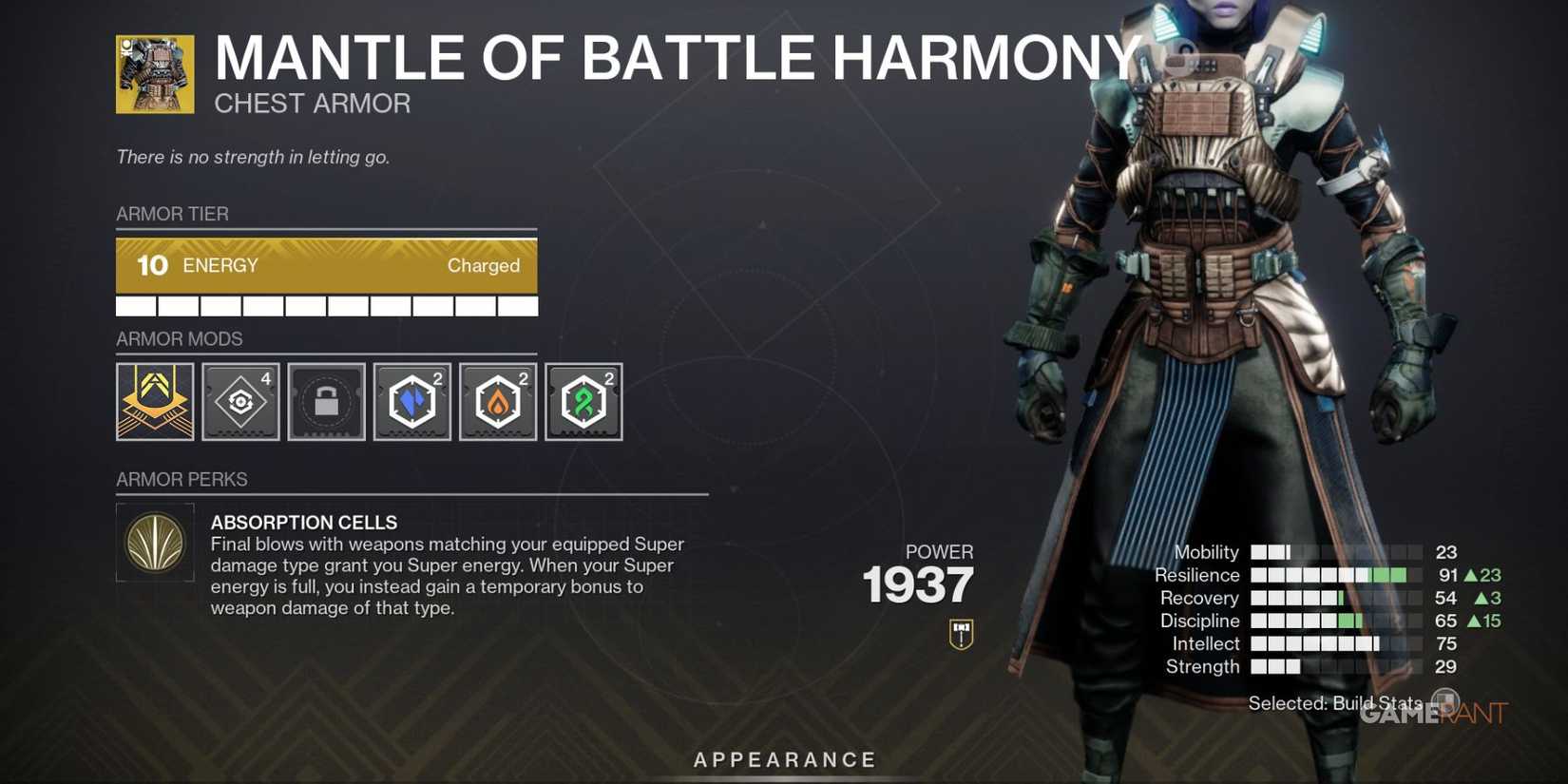Open the yellow chest armor ornament slot
Image resolution: width=1568 pixels, height=784 pixels.
(x=154, y=401)
